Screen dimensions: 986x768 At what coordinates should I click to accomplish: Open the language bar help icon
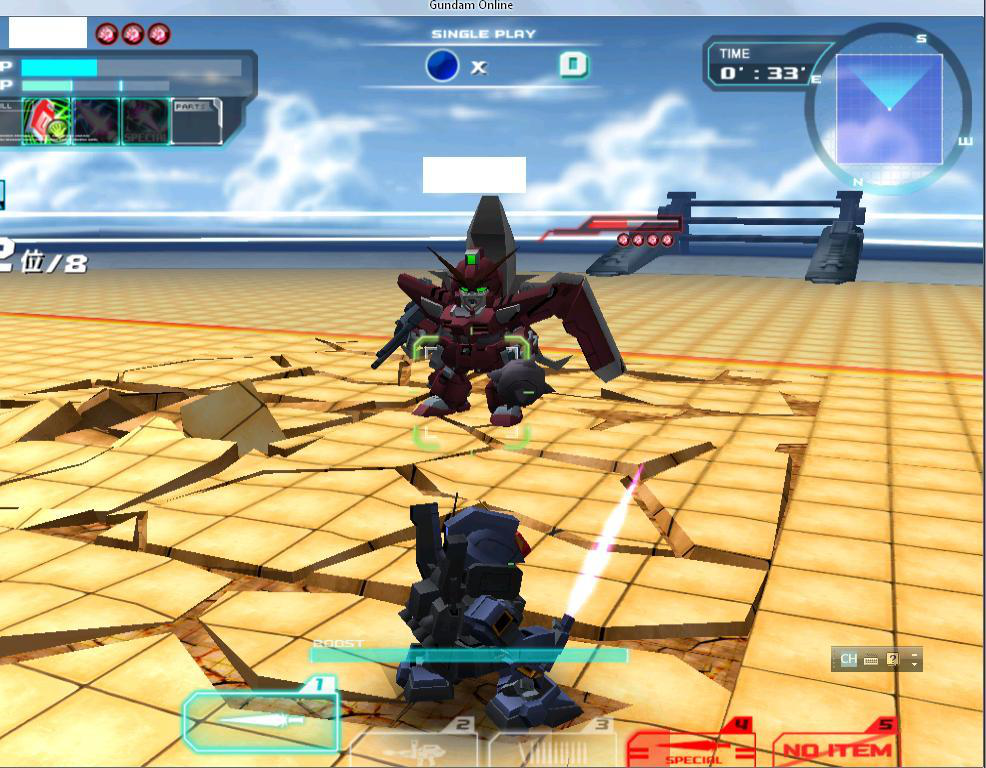pos(892,659)
